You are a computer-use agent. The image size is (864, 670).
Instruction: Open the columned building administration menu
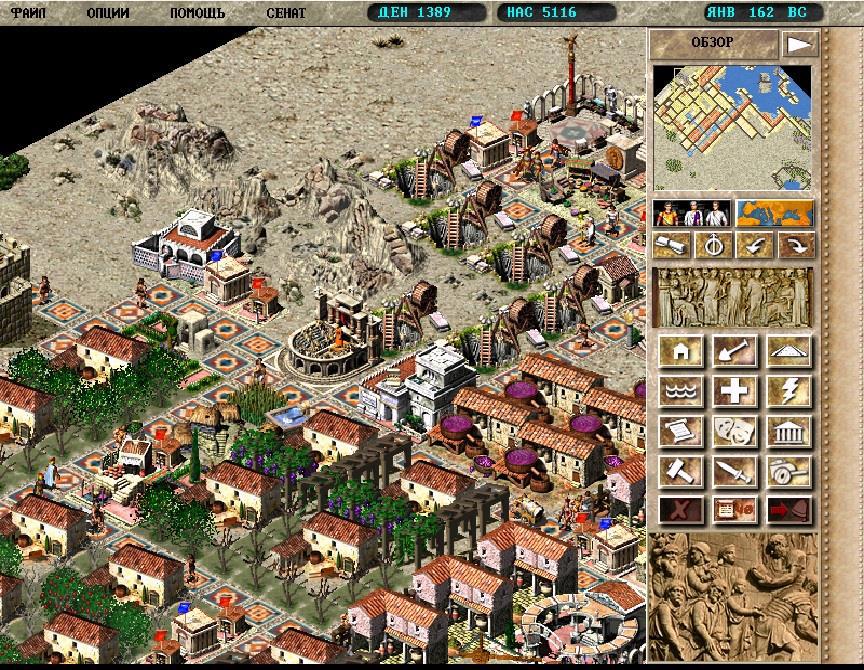(x=789, y=431)
